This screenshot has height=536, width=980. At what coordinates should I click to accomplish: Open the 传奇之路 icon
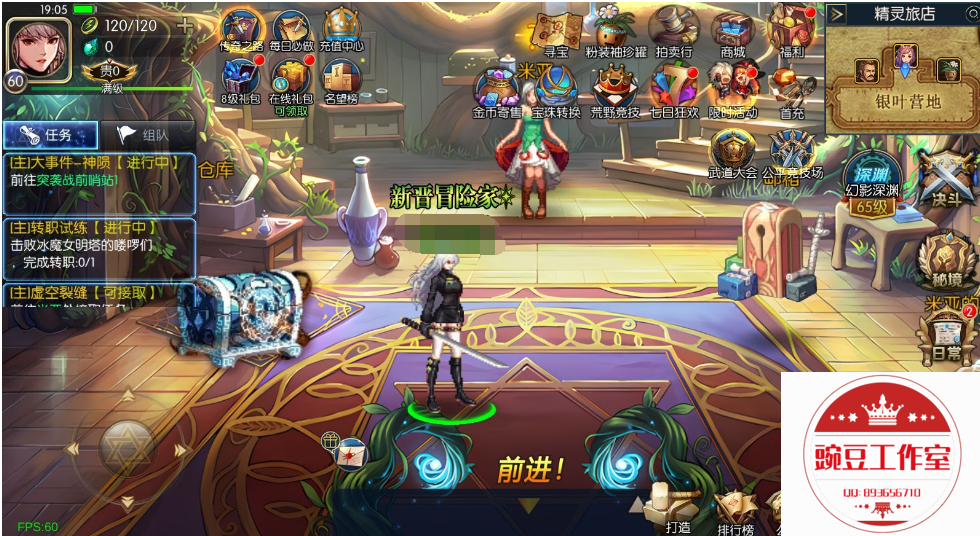(x=240, y=30)
